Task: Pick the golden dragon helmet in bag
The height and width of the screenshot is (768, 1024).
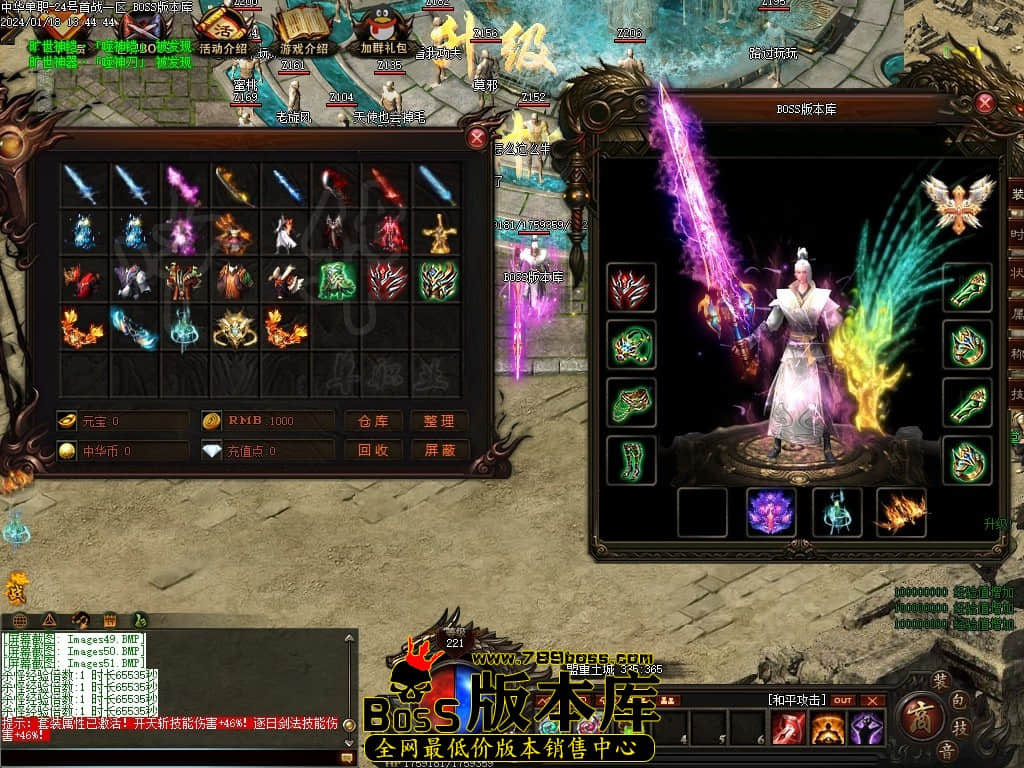Action: pyautogui.click(x=234, y=328)
